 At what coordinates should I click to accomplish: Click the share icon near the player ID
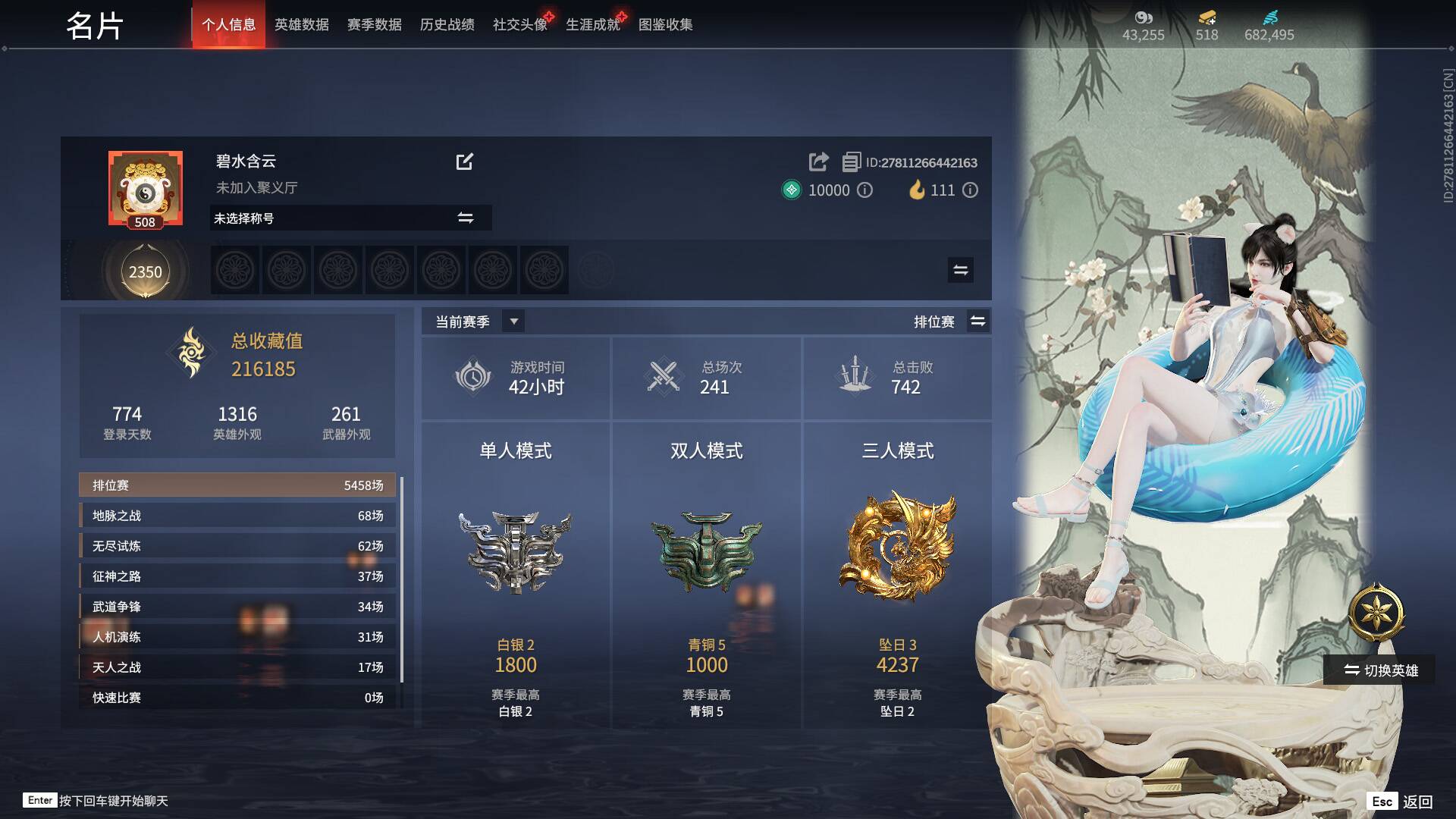(x=817, y=162)
